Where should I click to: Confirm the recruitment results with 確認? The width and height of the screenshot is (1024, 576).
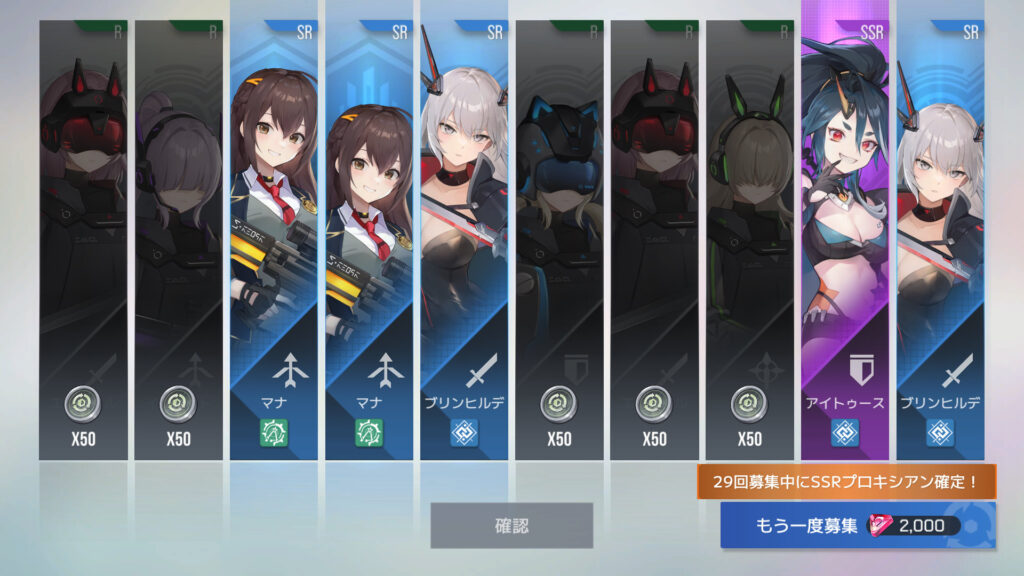pyautogui.click(x=511, y=525)
